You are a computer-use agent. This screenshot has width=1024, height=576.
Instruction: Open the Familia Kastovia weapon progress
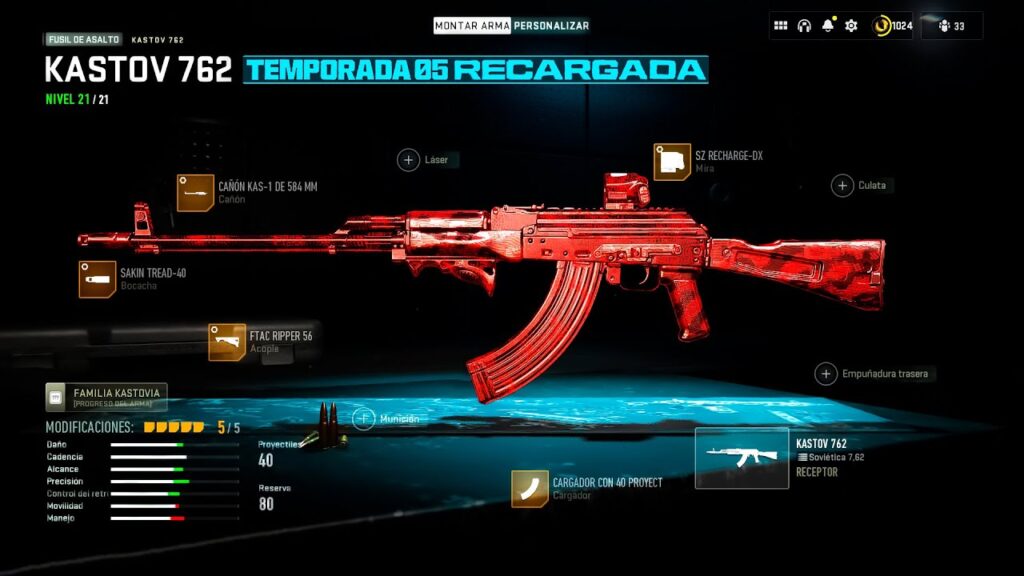click(105, 397)
